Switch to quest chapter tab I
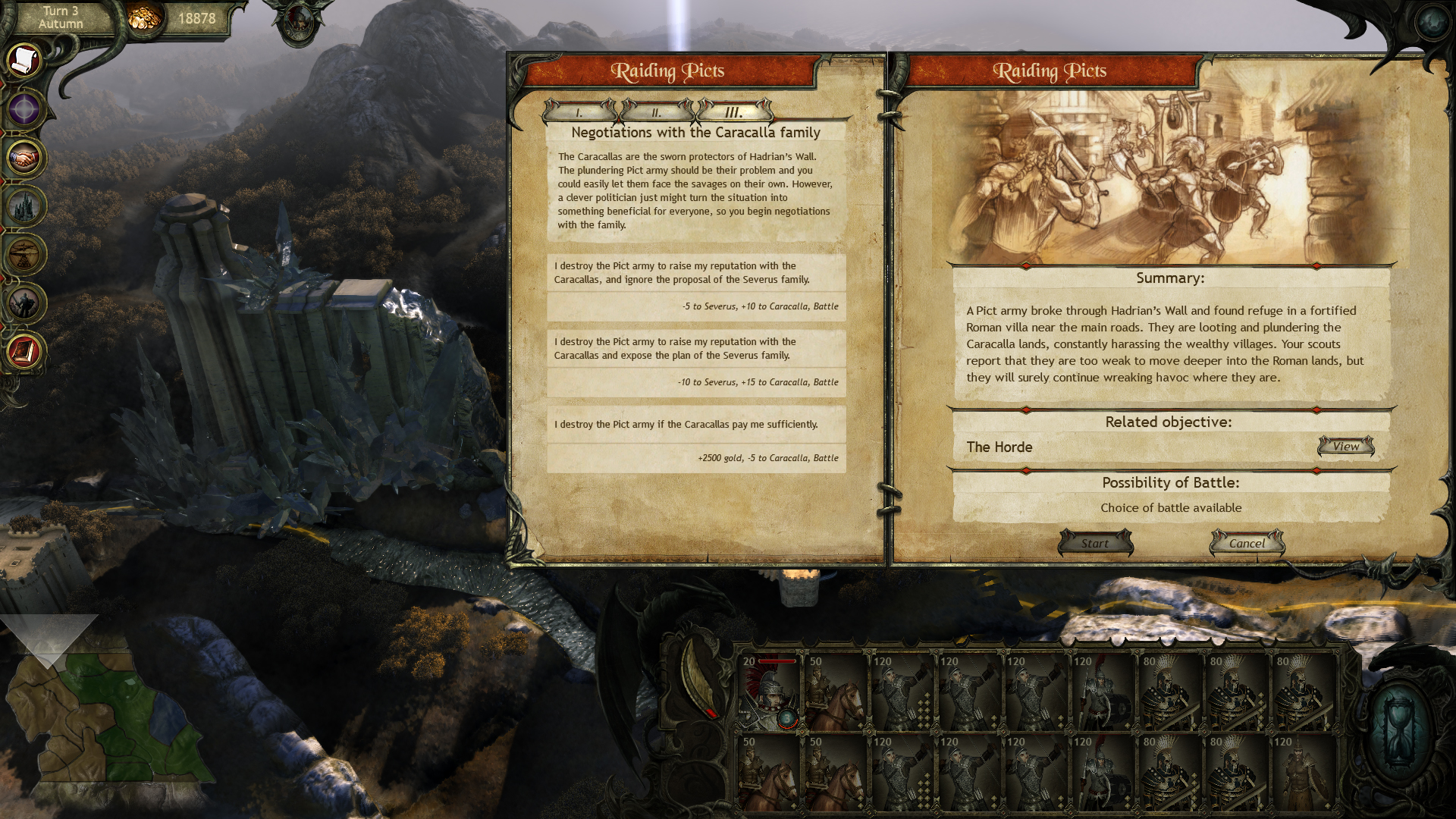The height and width of the screenshot is (819, 1456). (x=580, y=112)
